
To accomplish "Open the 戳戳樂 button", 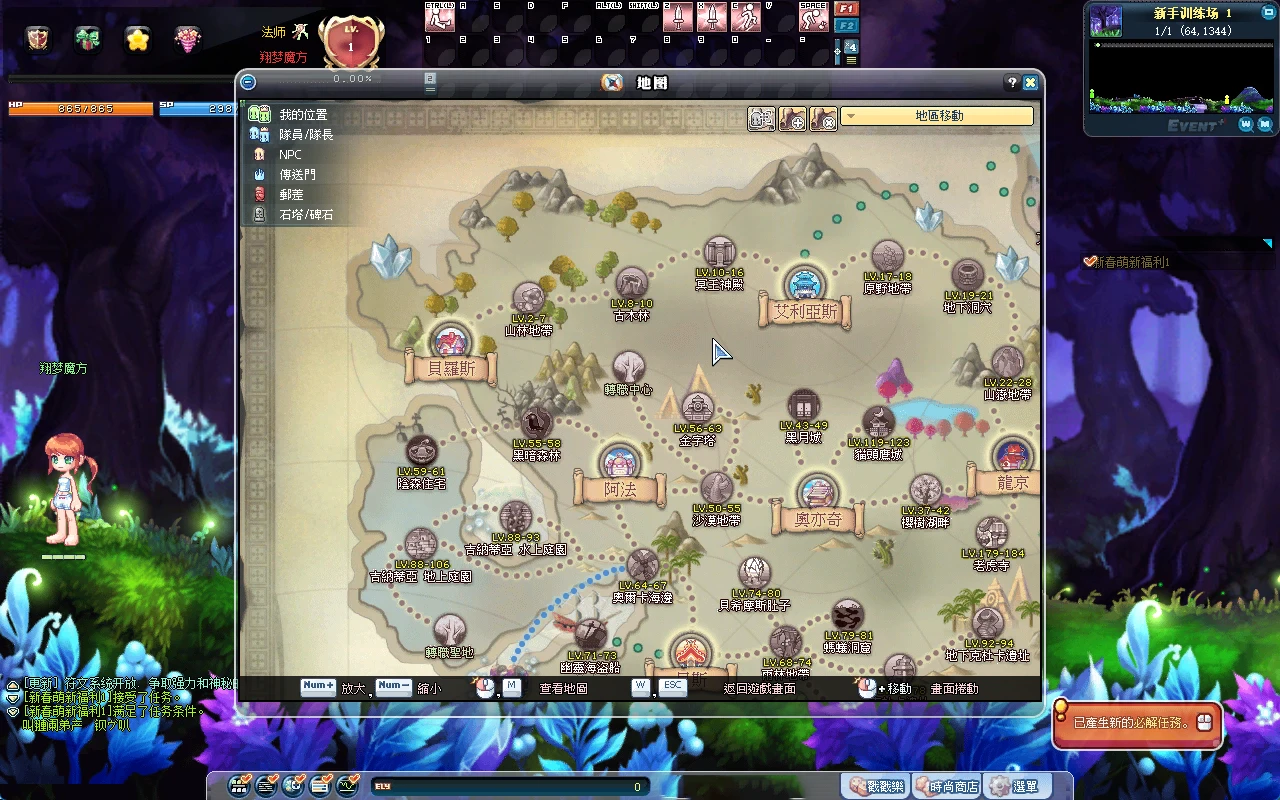I will [875, 787].
